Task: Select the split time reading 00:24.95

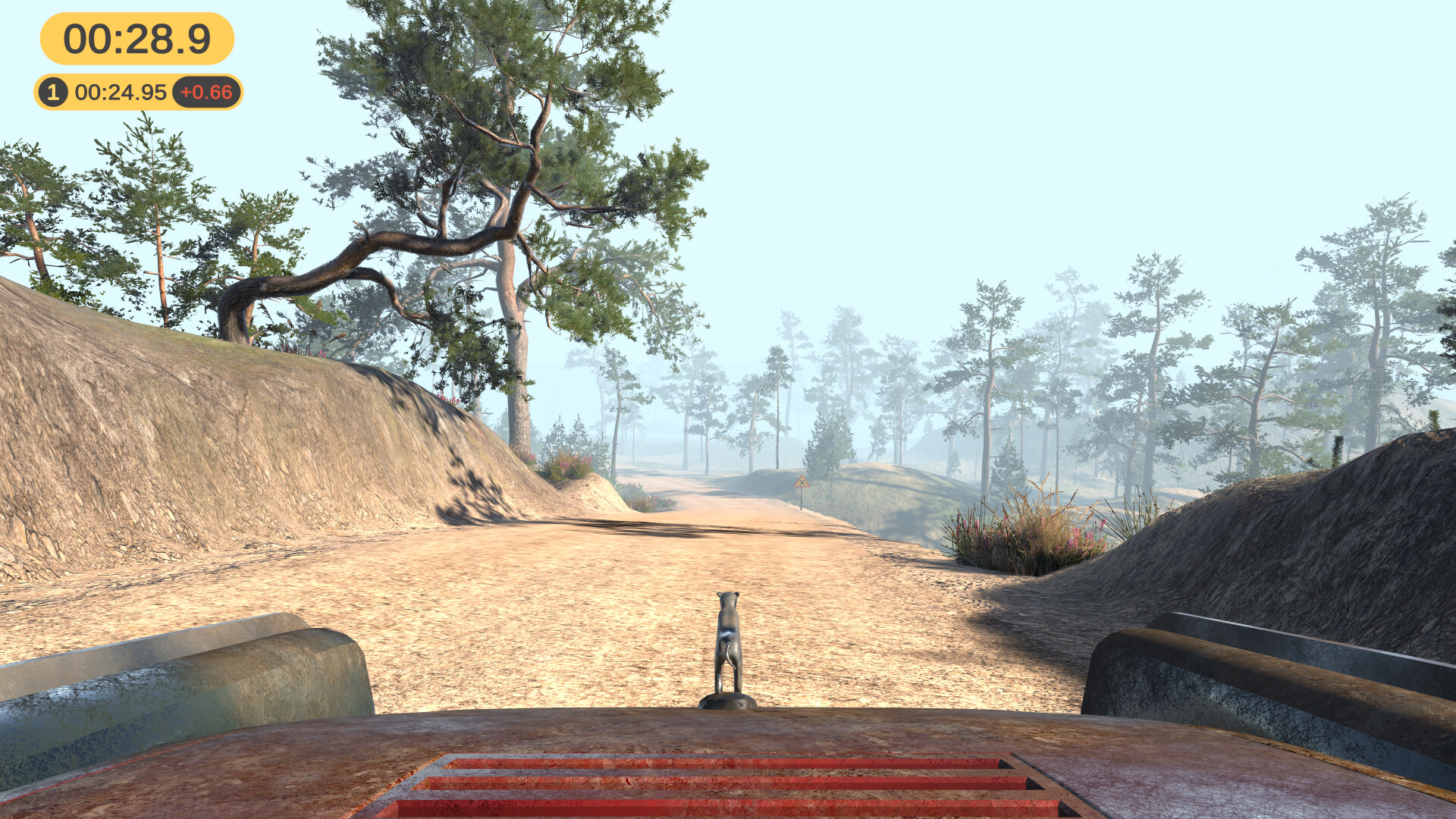Action: (119, 92)
